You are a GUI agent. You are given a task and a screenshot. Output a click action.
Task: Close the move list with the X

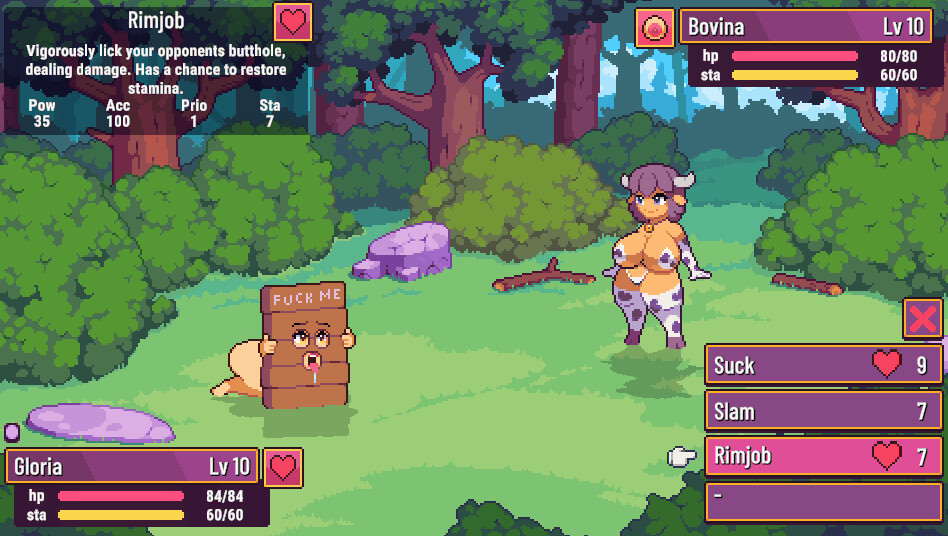coord(922,319)
